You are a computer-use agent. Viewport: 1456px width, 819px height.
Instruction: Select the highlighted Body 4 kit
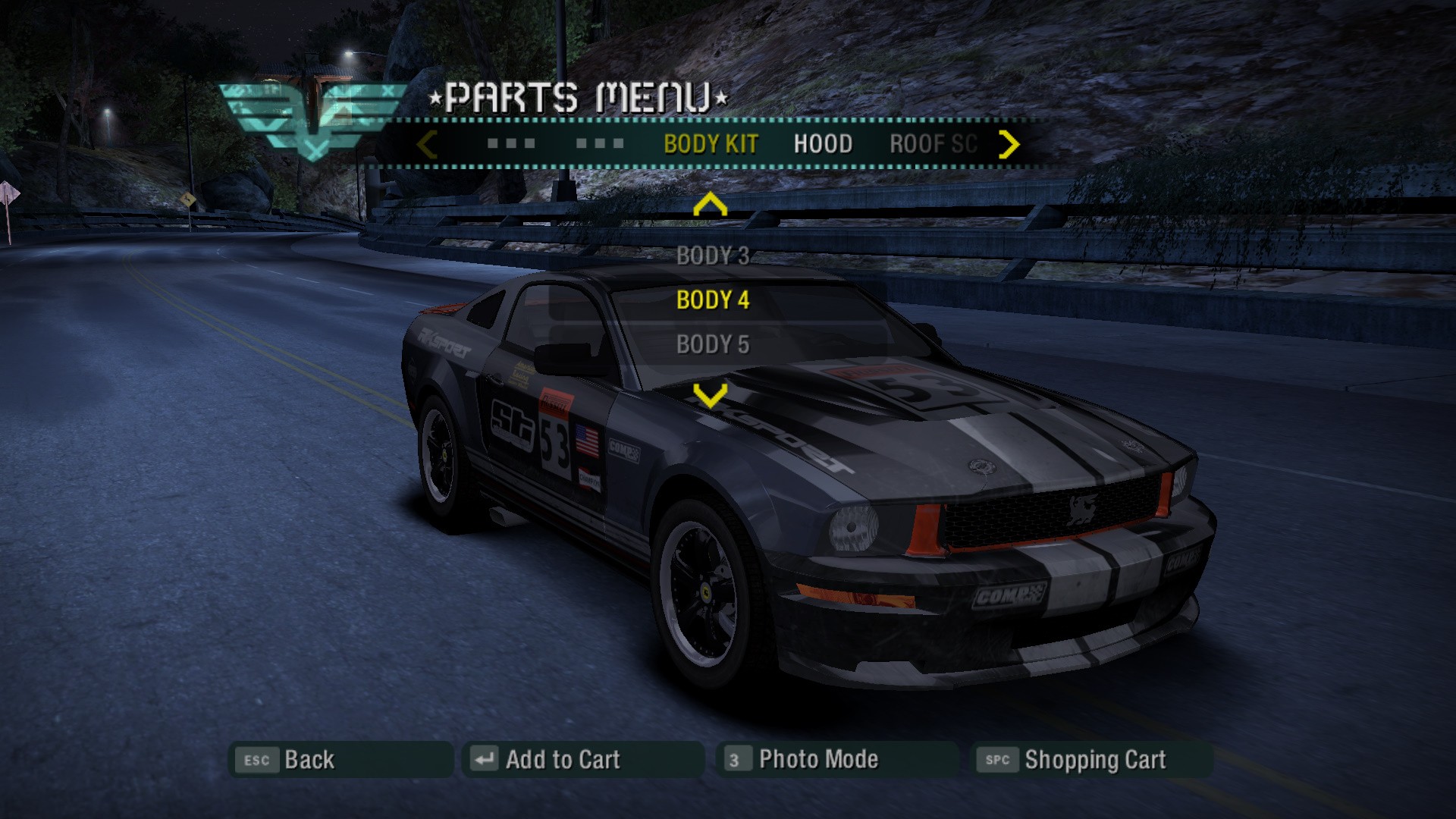pos(712,300)
